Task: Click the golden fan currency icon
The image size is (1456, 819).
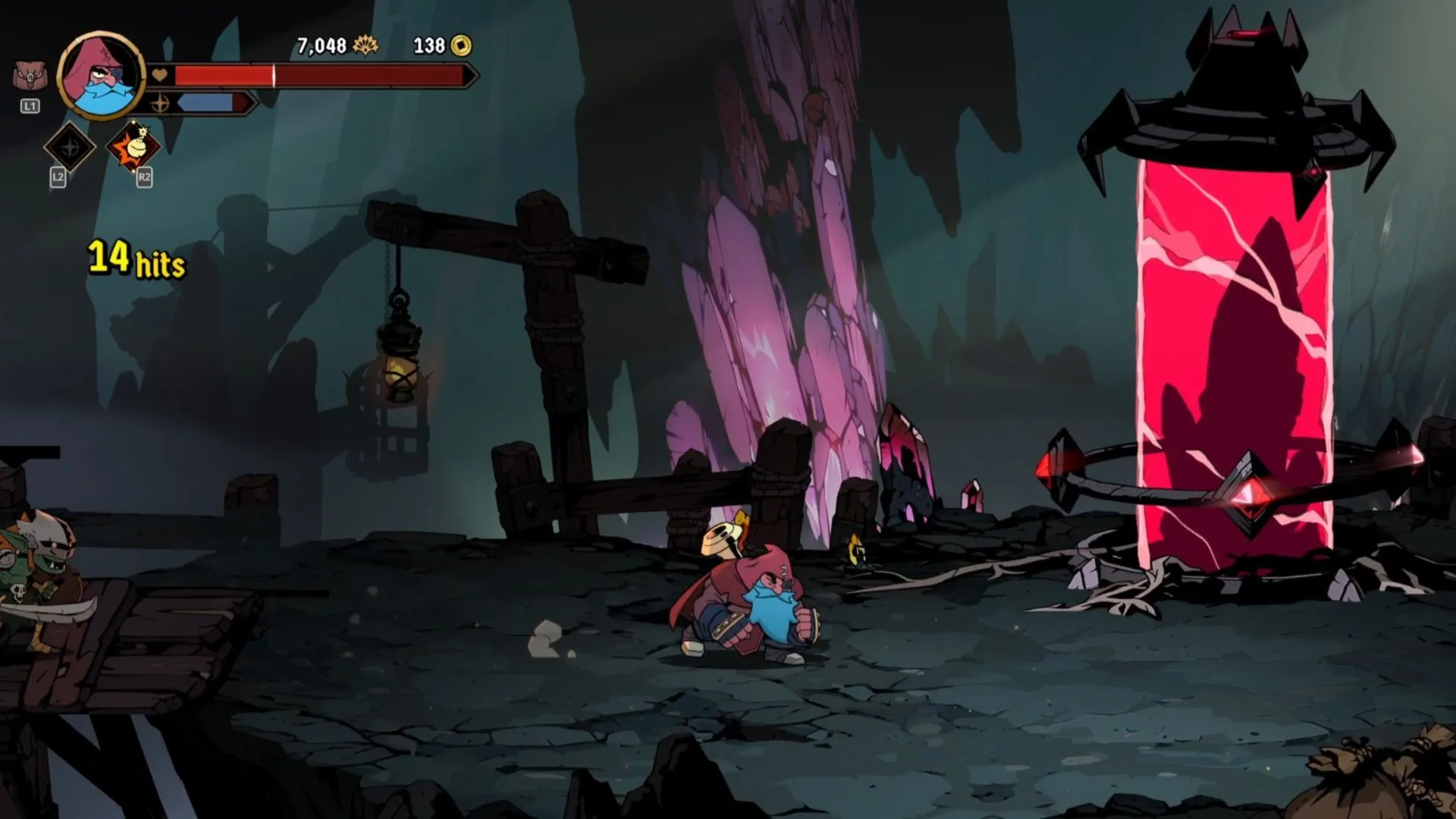Action: click(366, 45)
